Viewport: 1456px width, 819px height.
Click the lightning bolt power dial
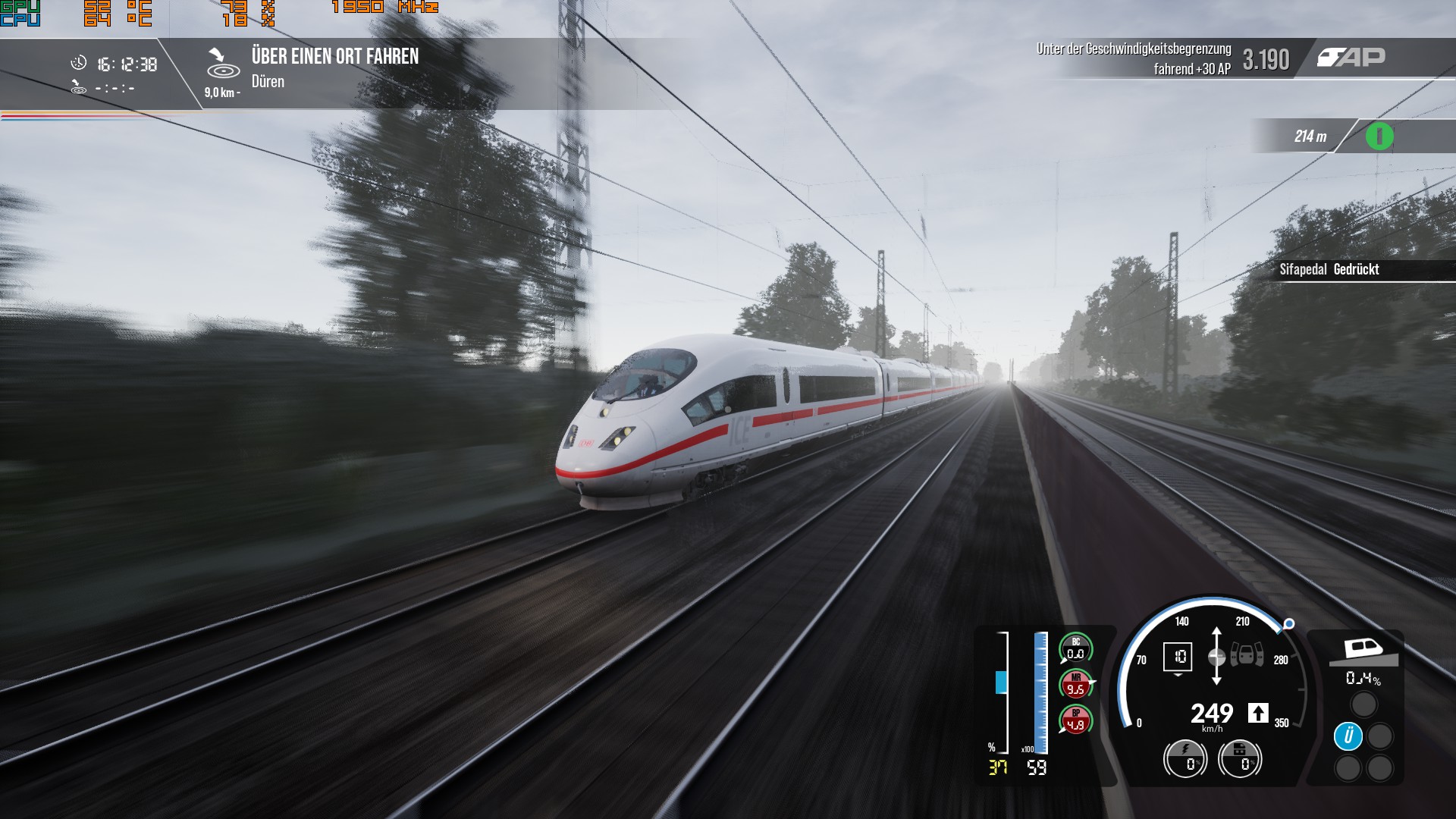[1185, 758]
